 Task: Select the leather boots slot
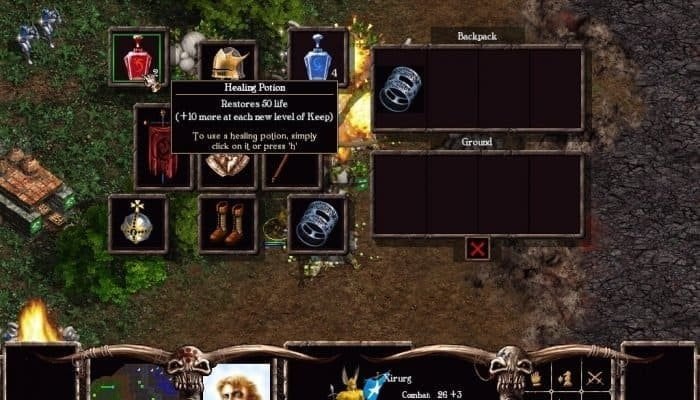click(x=227, y=223)
